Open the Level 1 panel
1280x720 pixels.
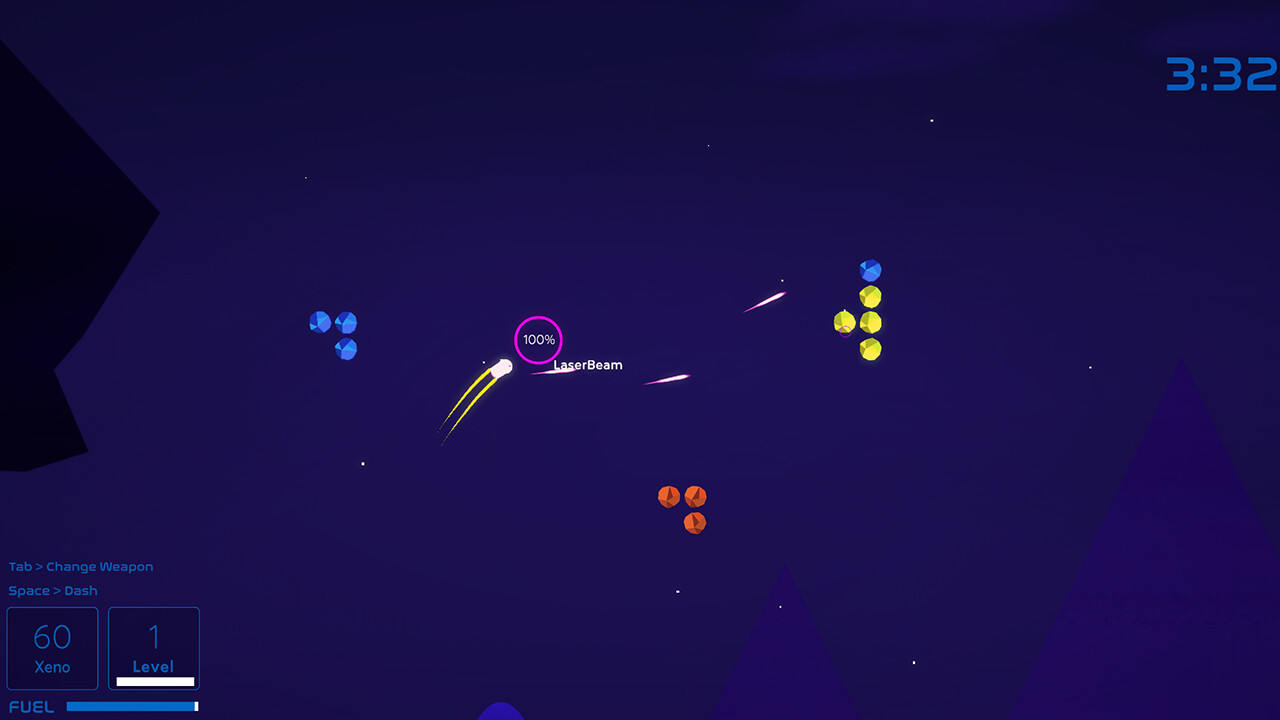(153, 647)
